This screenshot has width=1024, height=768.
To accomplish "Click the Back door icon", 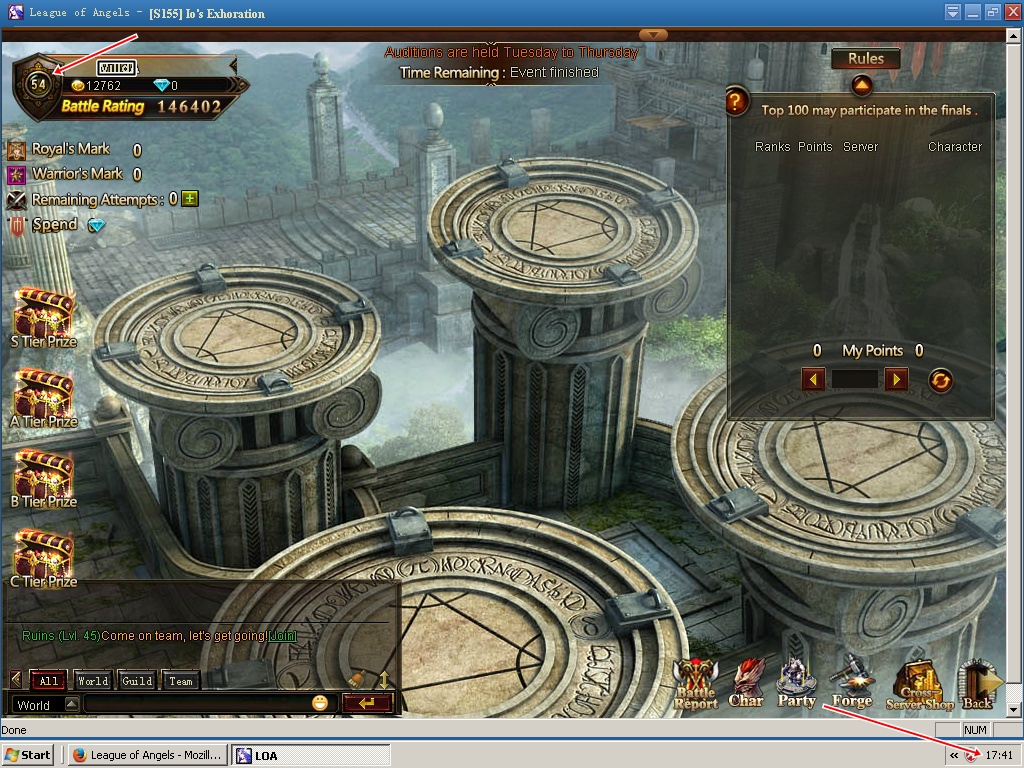I will [x=978, y=683].
